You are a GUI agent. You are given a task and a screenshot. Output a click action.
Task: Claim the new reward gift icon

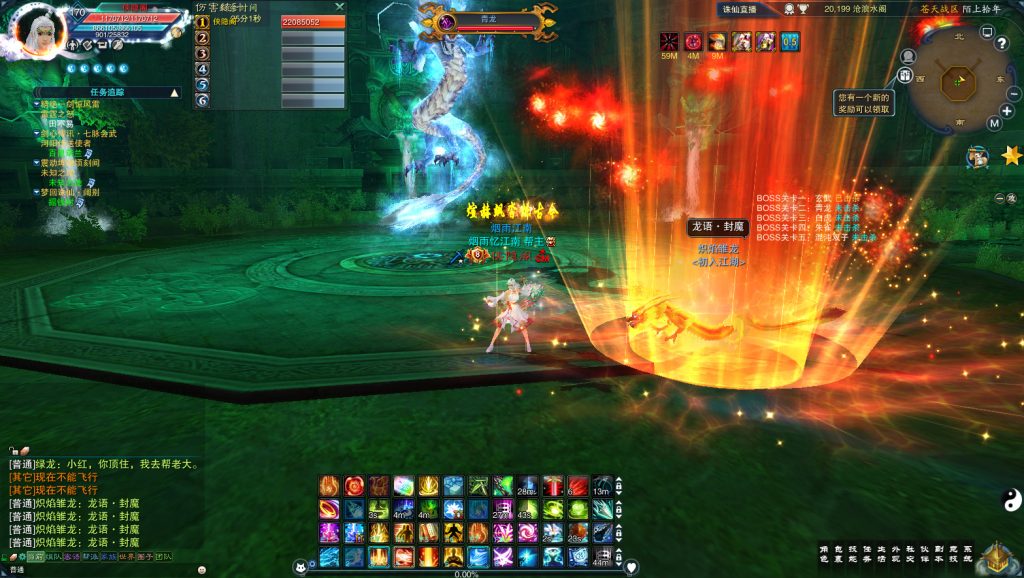(x=905, y=77)
